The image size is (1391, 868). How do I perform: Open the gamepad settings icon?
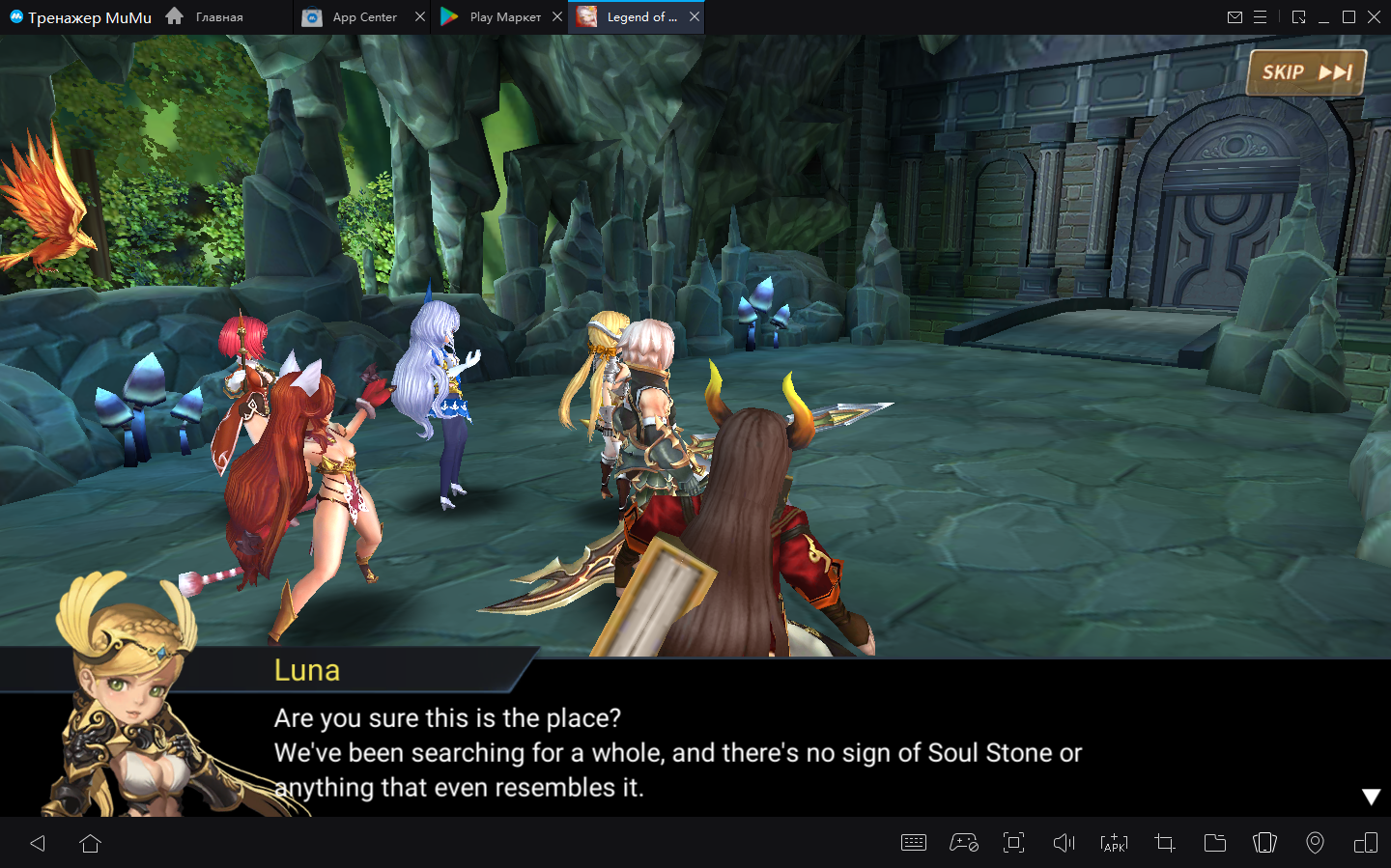click(x=964, y=843)
